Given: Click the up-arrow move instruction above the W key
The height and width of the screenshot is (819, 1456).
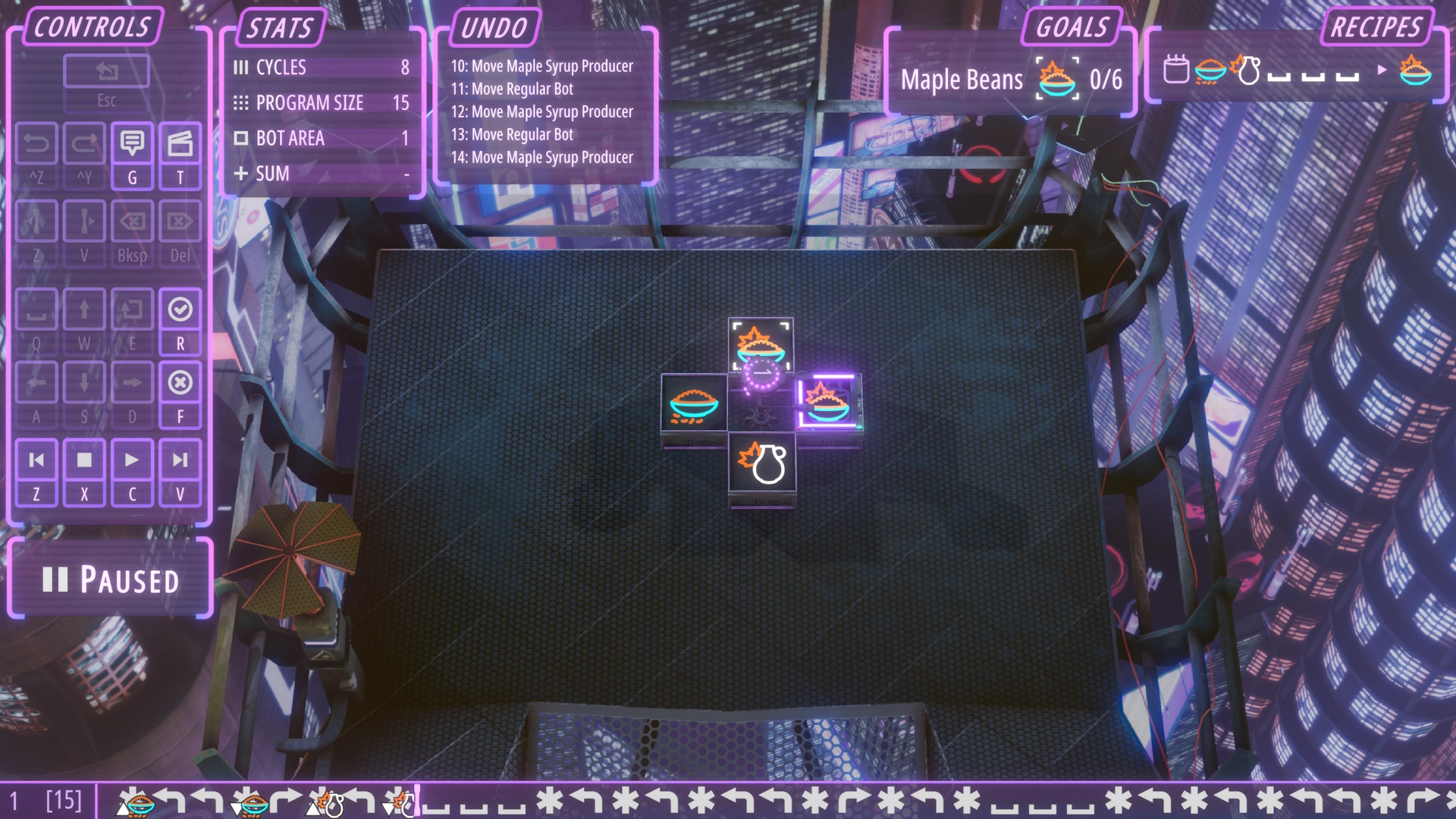Looking at the screenshot, I should pos(84,309).
